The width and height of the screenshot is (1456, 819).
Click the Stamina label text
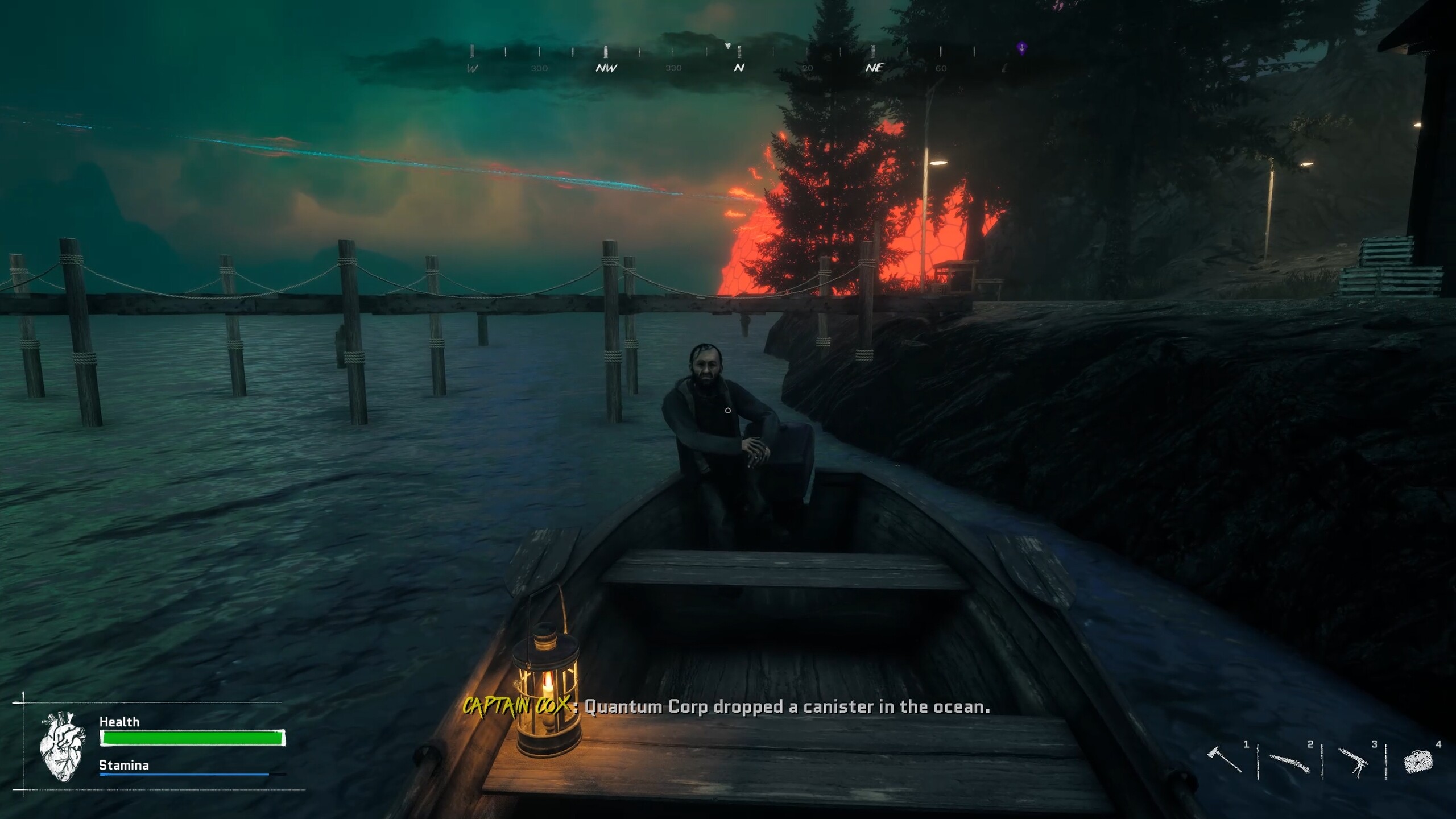coord(123,765)
